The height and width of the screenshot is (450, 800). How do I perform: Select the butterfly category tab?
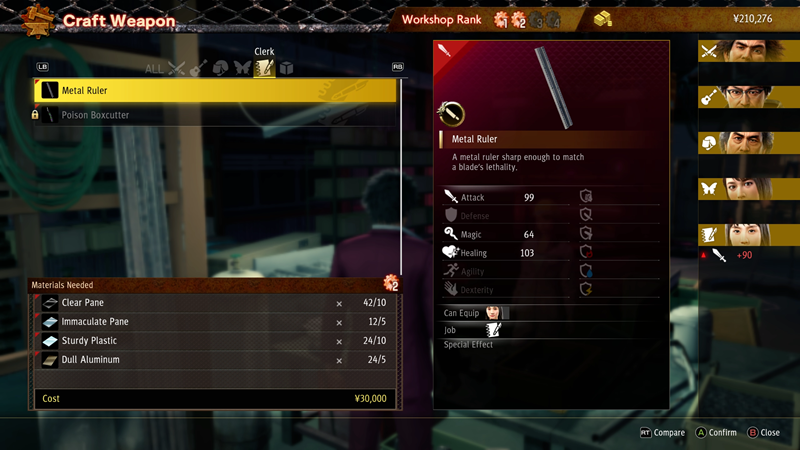[242, 69]
